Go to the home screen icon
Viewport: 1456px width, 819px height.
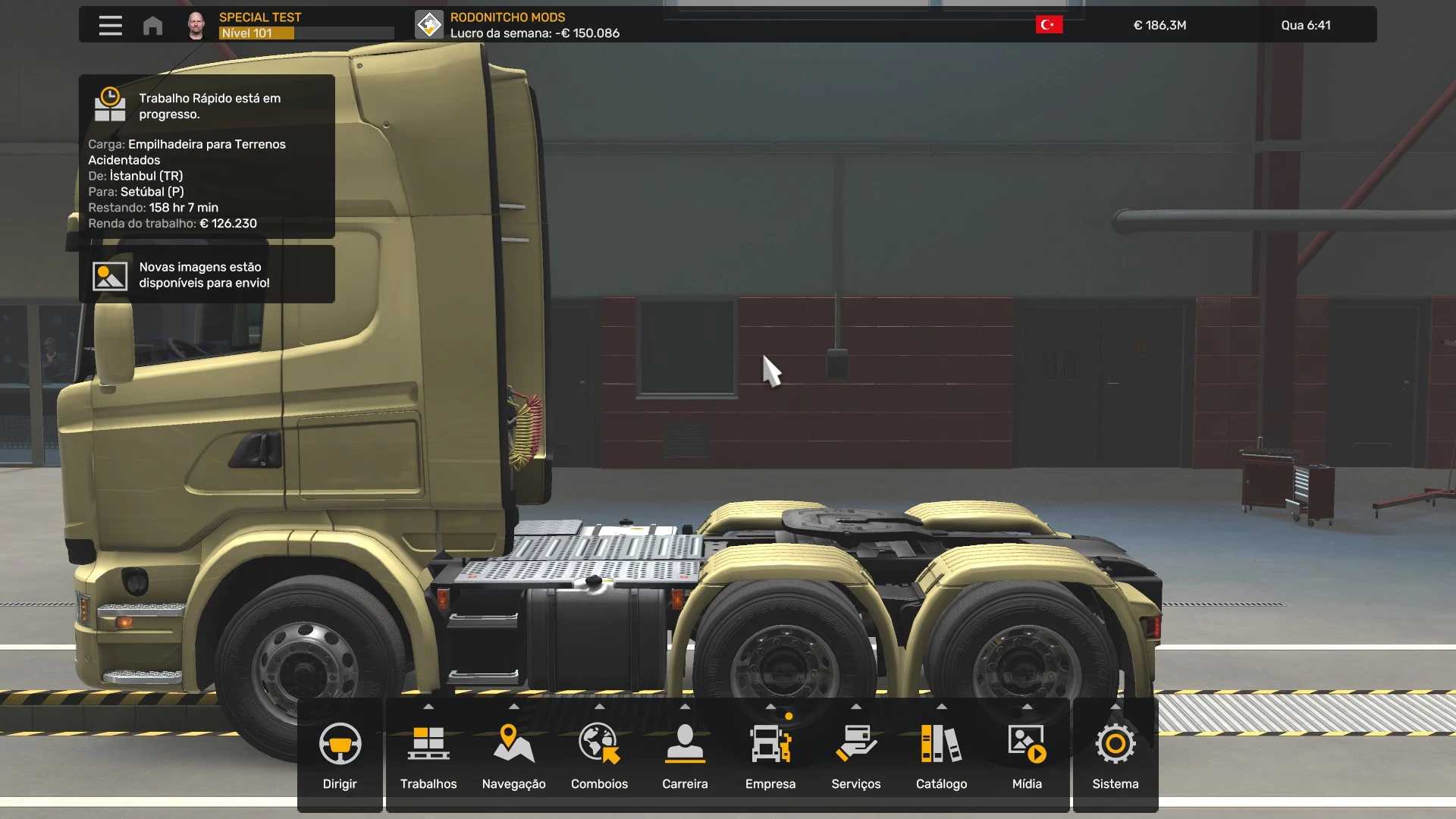pyautogui.click(x=152, y=26)
